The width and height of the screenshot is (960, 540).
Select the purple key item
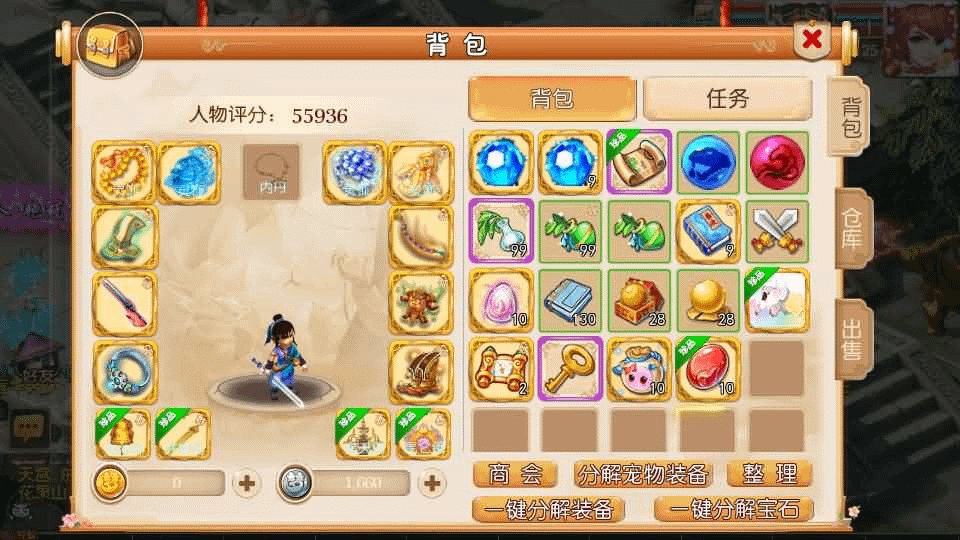pos(570,368)
